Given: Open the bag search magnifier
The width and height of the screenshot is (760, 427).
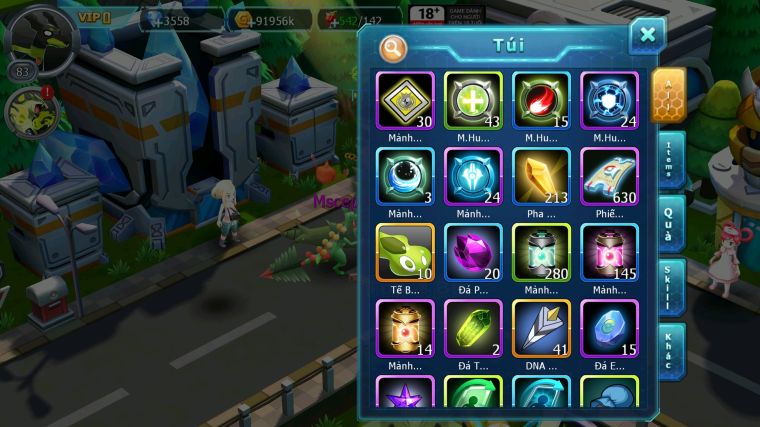Looking at the screenshot, I should [x=394, y=47].
